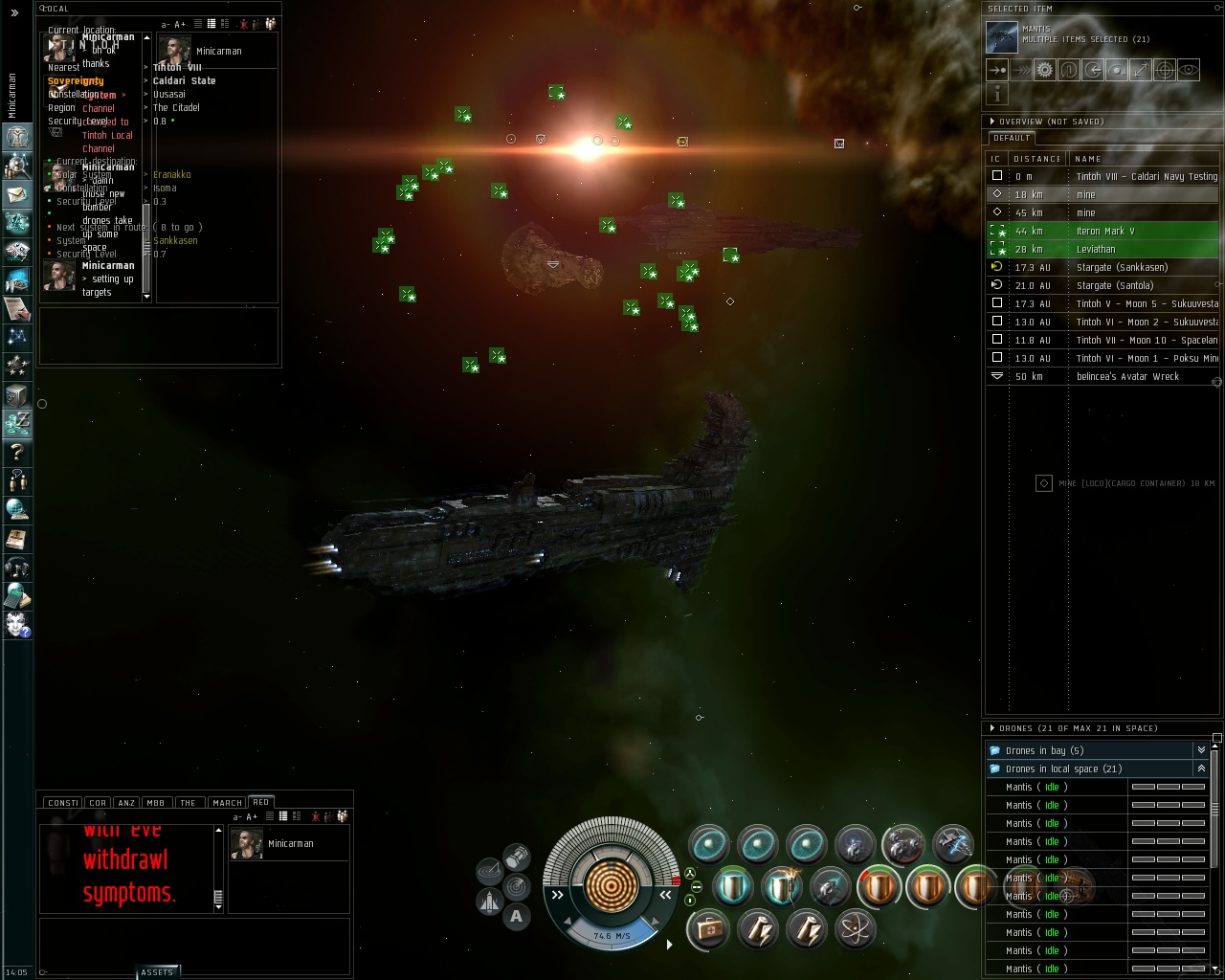Activate the medical kit repair module
Image resolution: width=1225 pixels, height=980 pixels.
(x=708, y=929)
